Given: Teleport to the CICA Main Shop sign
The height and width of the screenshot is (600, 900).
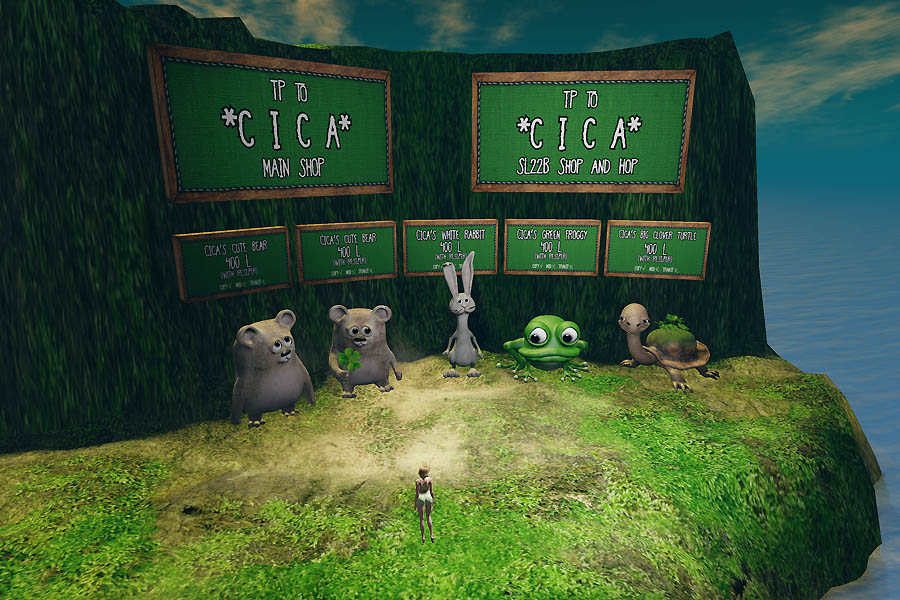Looking at the screenshot, I should 272,124.
